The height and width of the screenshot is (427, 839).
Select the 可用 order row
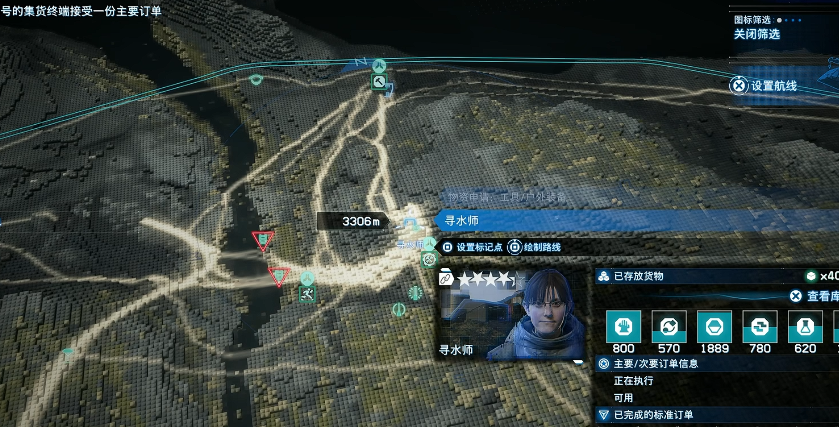click(x=623, y=397)
